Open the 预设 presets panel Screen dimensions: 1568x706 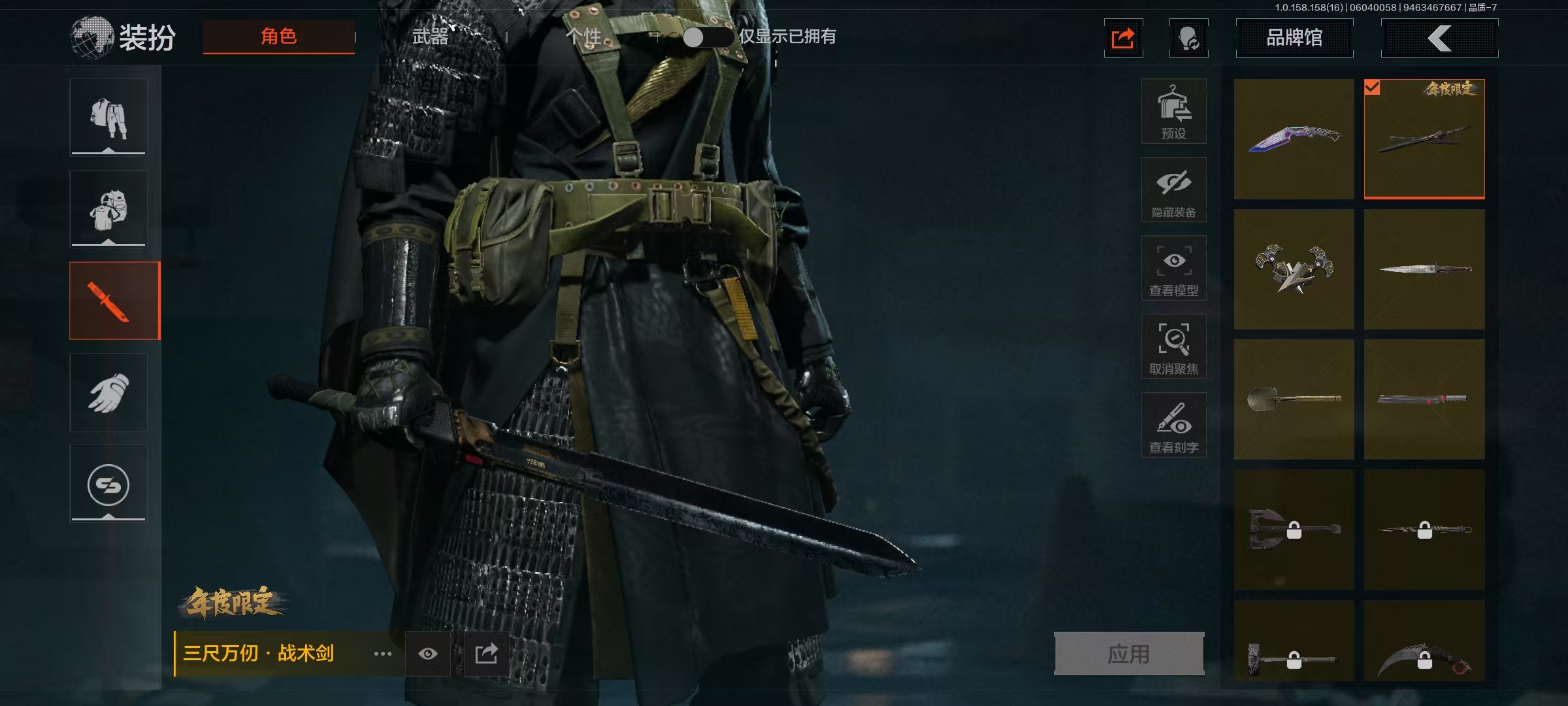1173,111
